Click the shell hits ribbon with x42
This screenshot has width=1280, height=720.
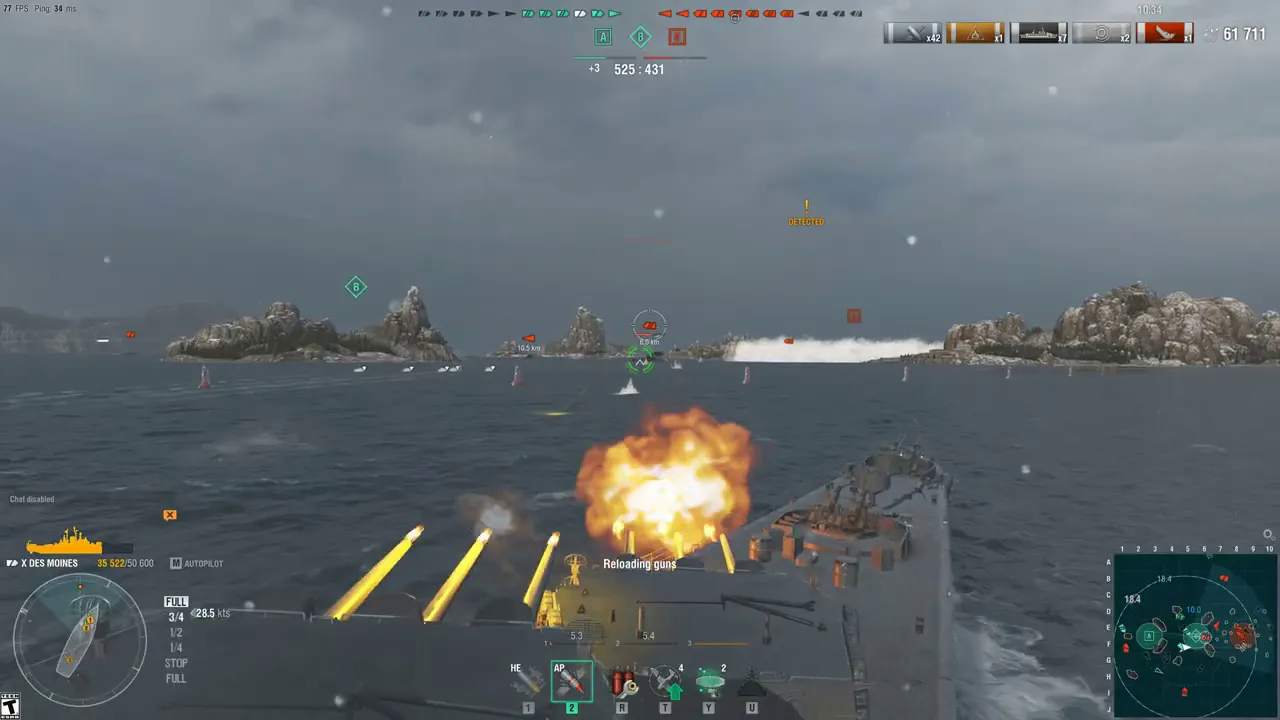[913, 33]
